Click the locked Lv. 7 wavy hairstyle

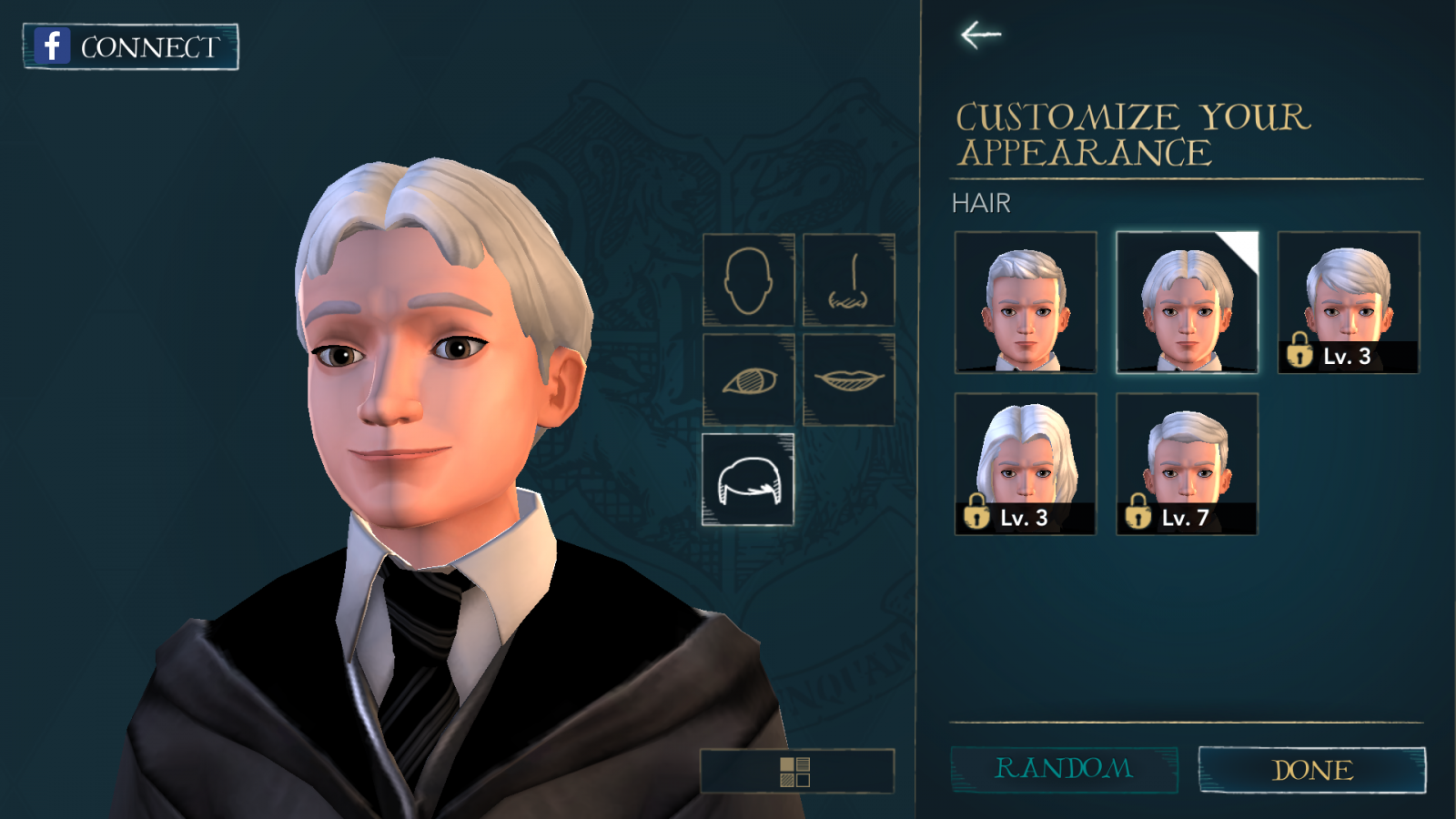[x=1186, y=463]
